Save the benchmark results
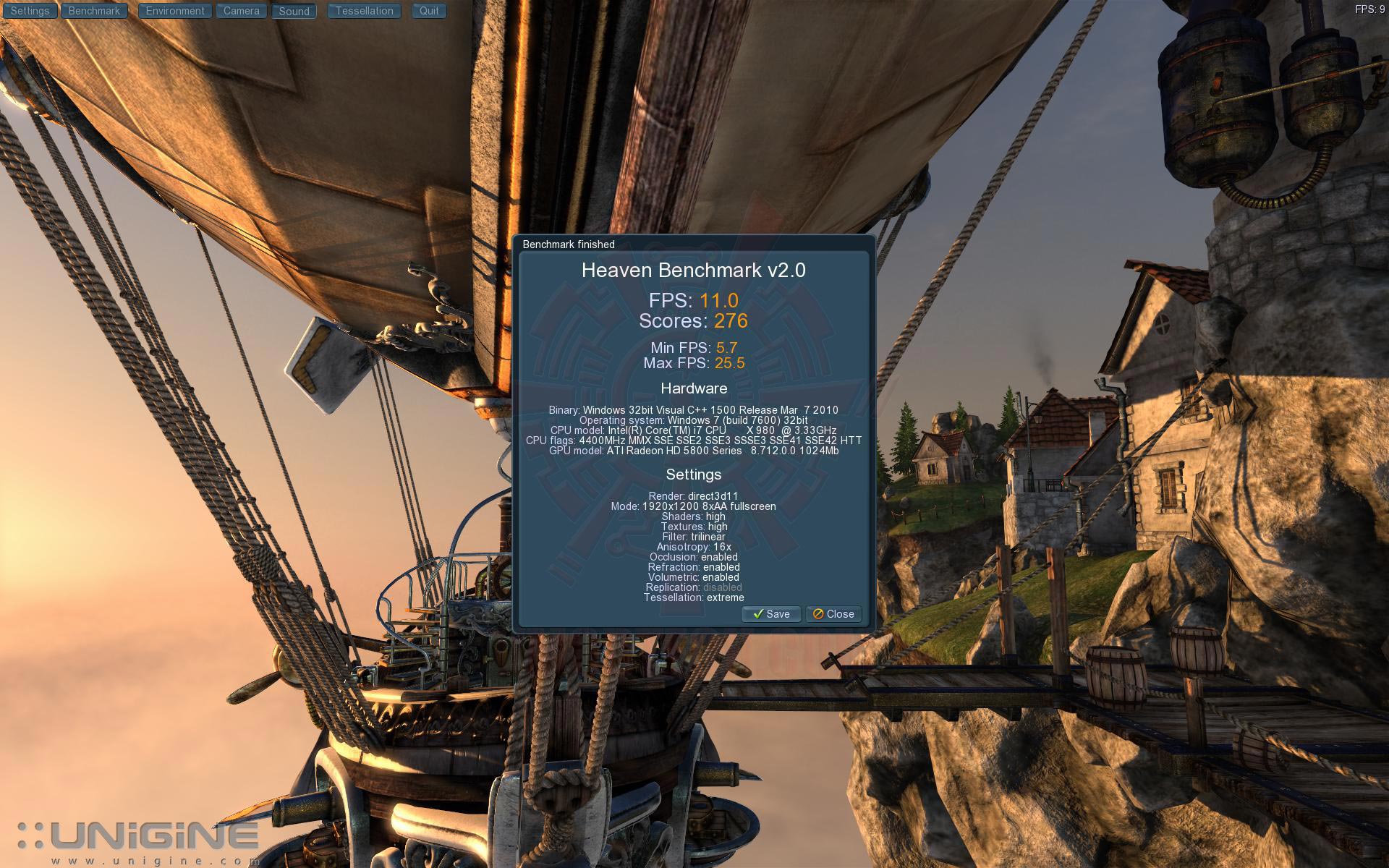Screen dimensions: 1389x868 [770, 614]
